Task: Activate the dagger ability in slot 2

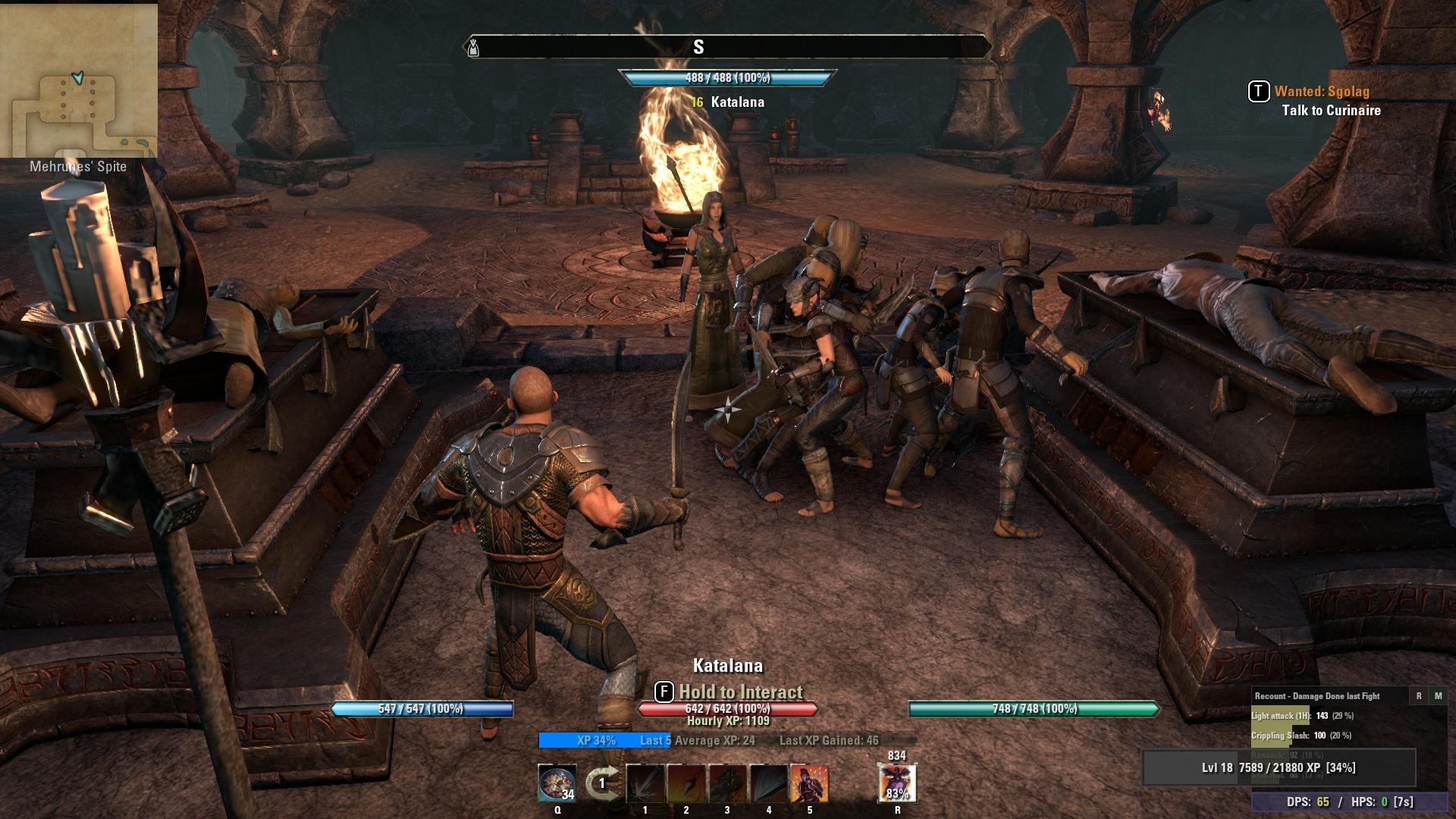Action: point(686,783)
